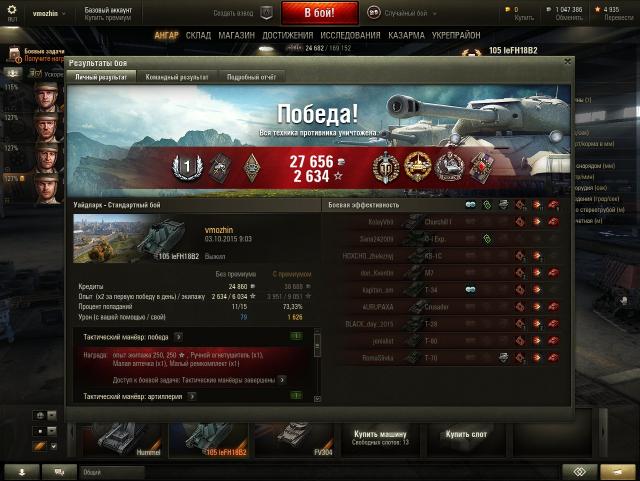Show the ИССЛЕДОВАНИЯ tech tree section
The image size is (640, 481).
pos(349,35)
